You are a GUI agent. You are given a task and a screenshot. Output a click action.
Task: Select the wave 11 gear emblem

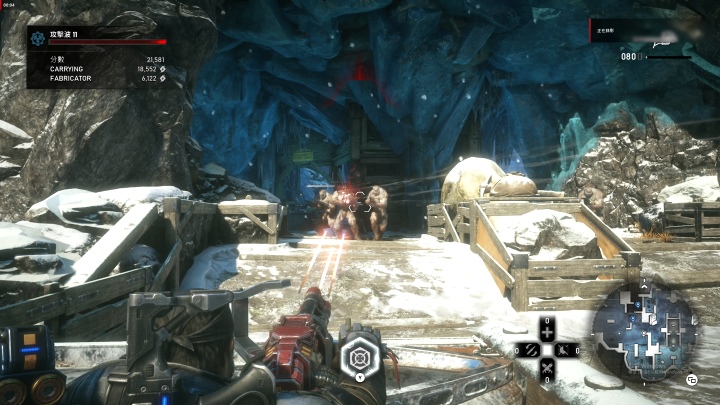(x=38, y=38)
